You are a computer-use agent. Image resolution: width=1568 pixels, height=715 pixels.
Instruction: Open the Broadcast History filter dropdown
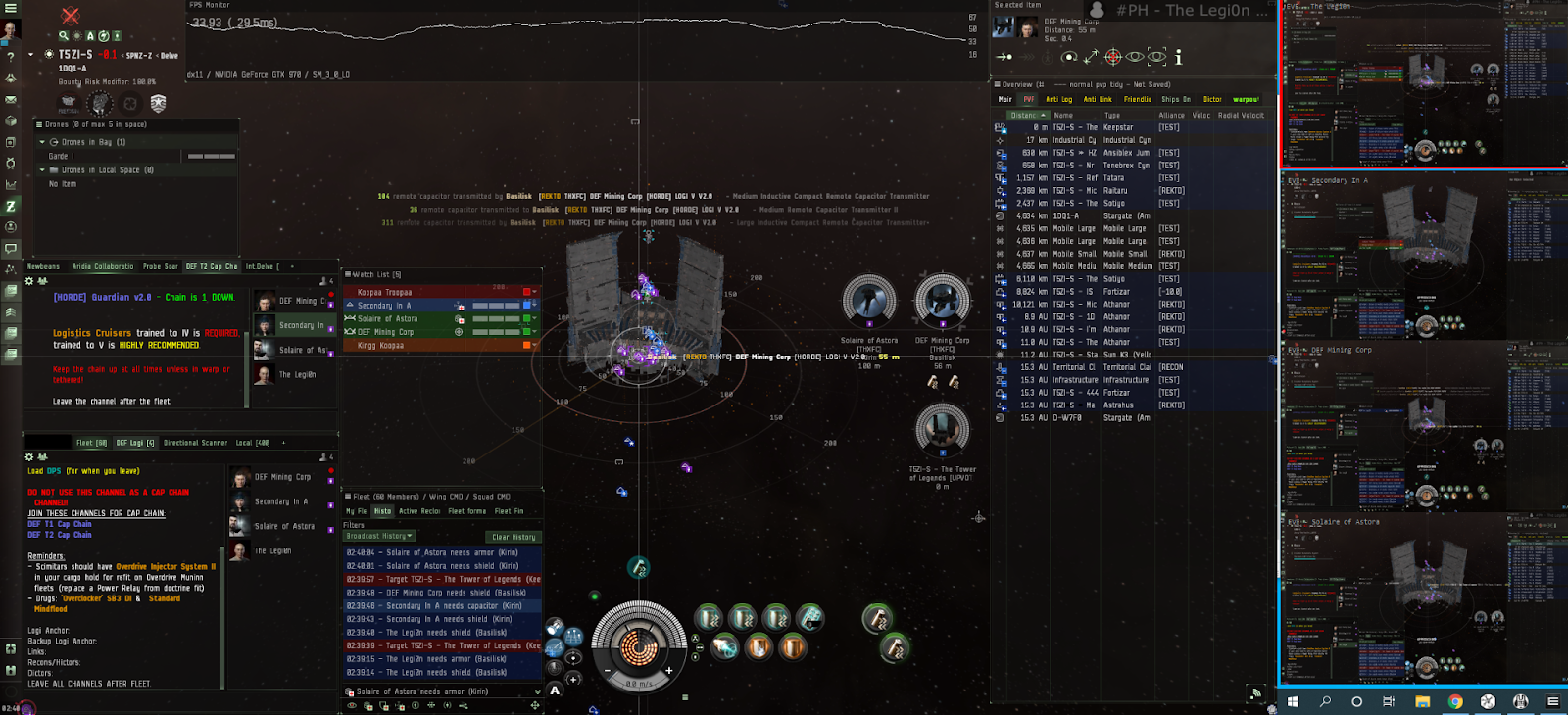(379, 536)
